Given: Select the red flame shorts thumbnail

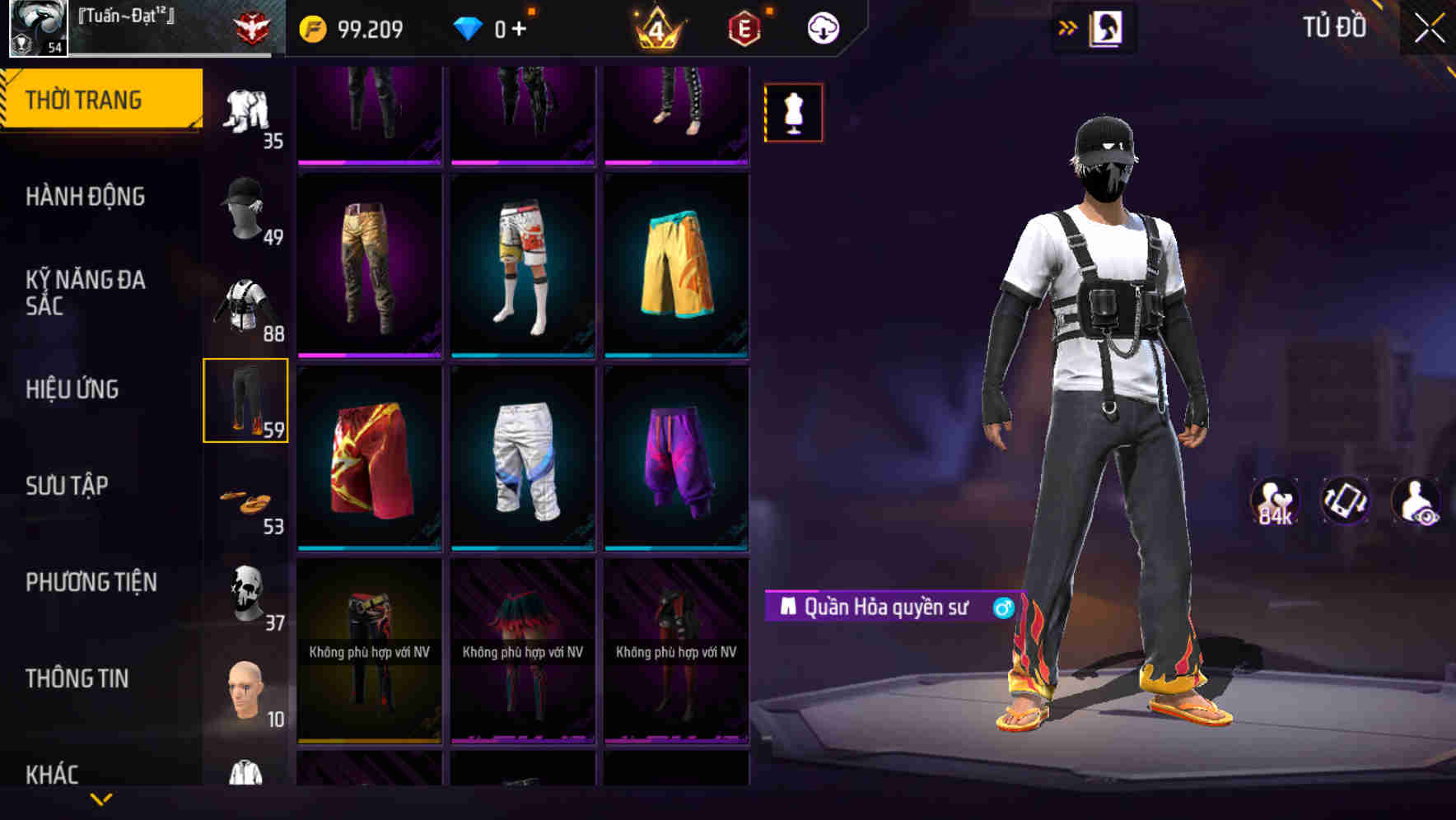Looking at the screenshot, I should click(368, 462).
